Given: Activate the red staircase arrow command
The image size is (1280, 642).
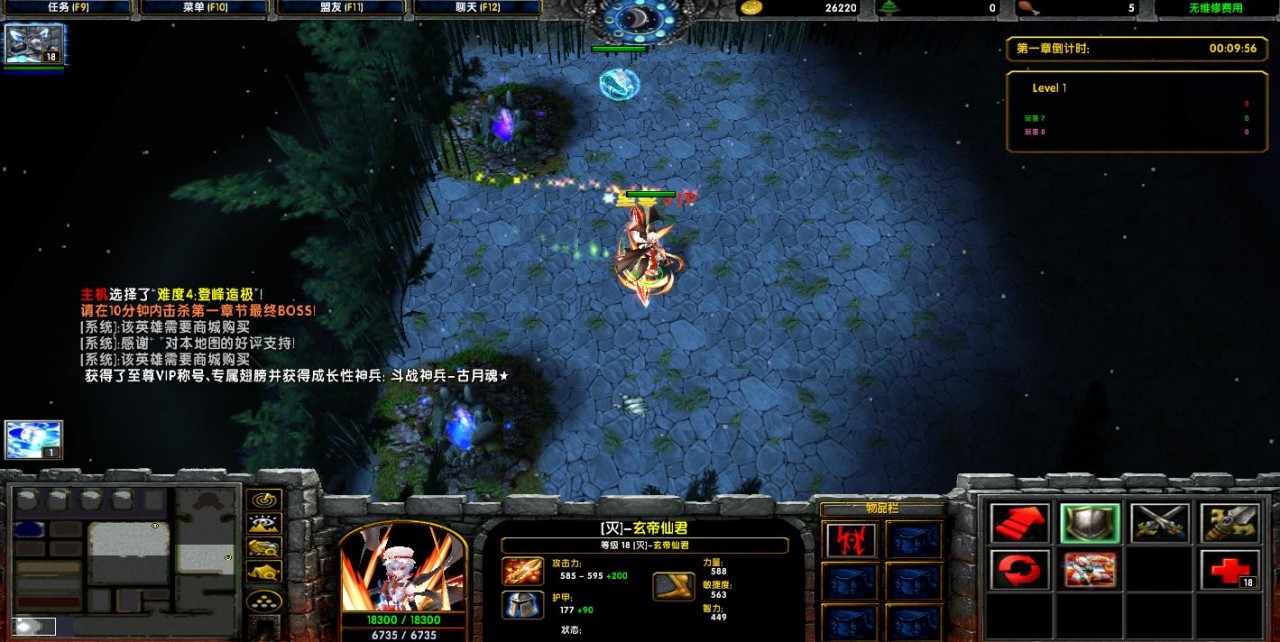Looking at the screenshot, I should click(x=1020, y=522).
